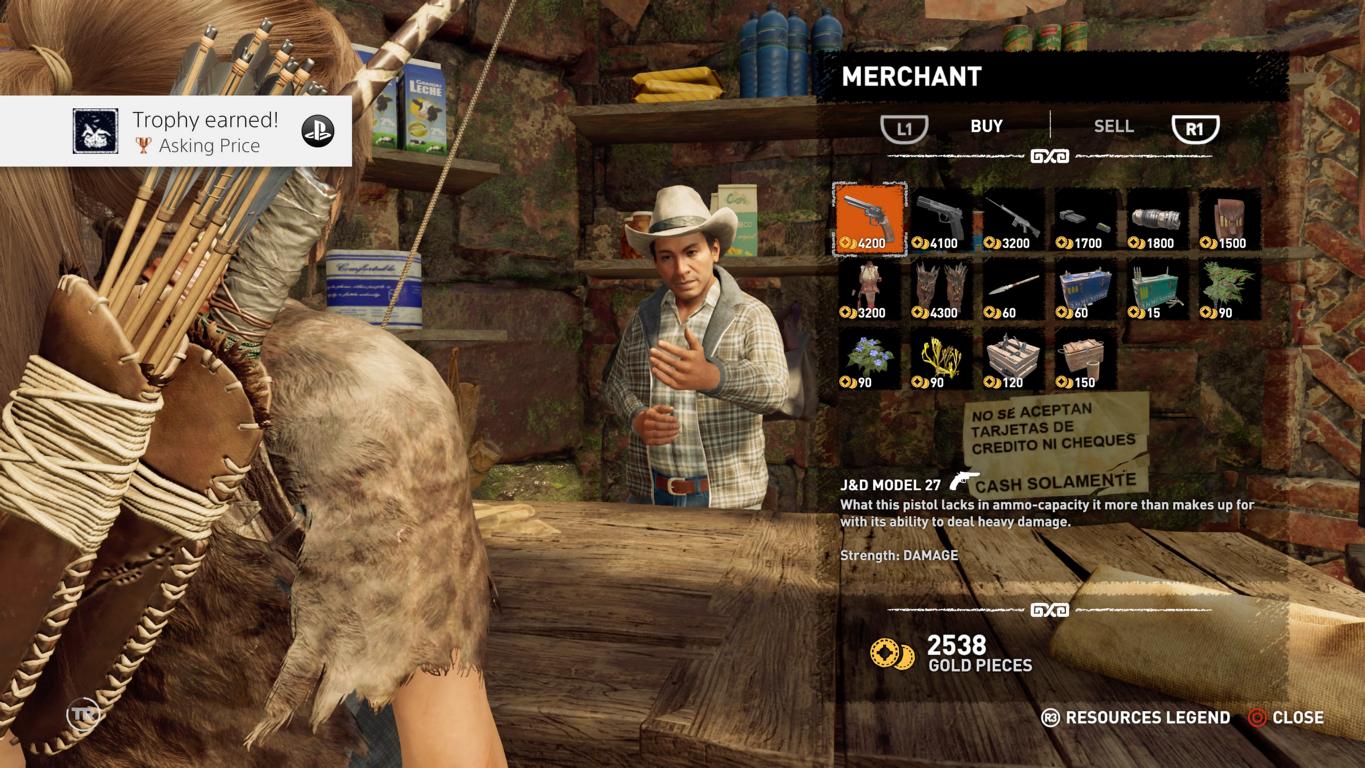Select the outfit vest priced 3200
The width and height of the screenshot is (1365, 768).
(x=870, y=289)
